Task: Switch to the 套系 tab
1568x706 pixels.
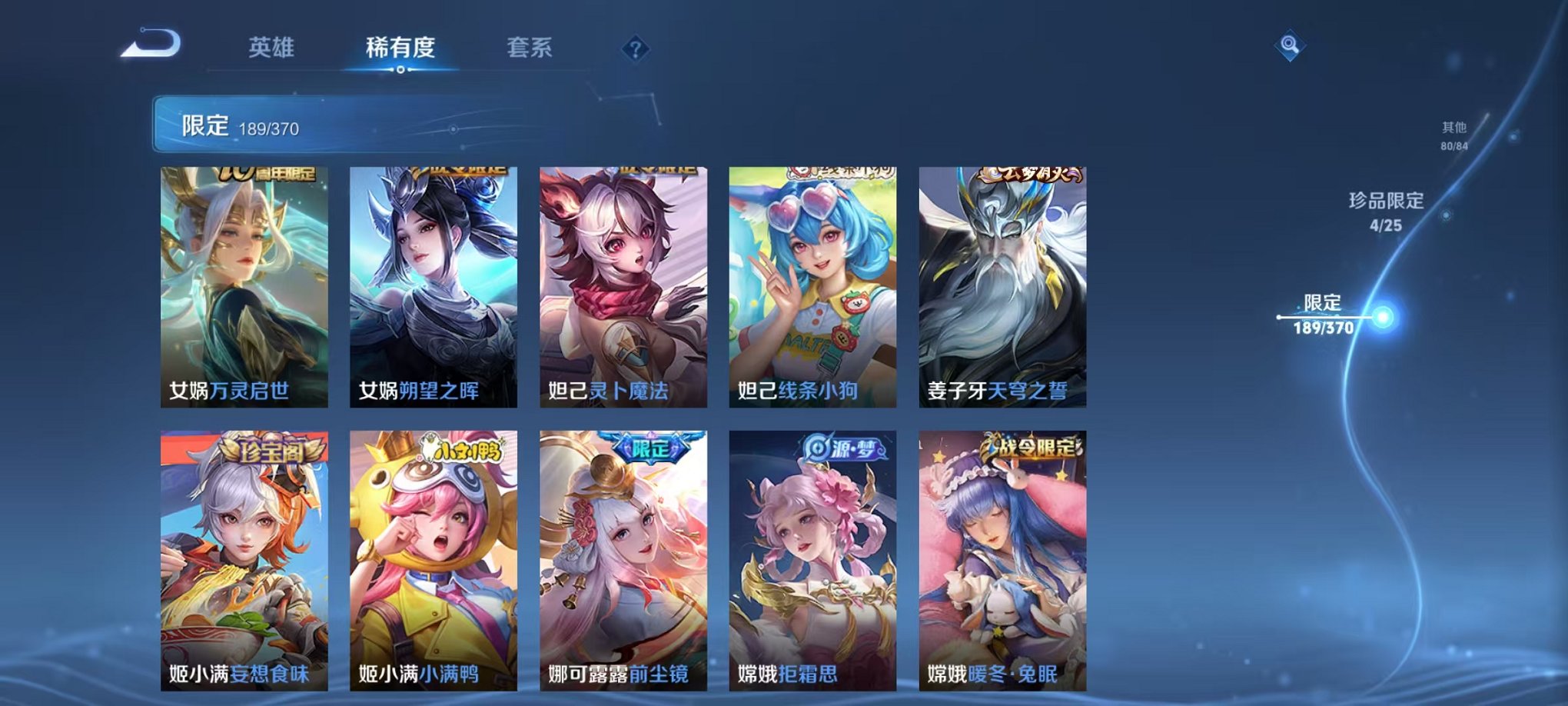Action: point(537,48)
